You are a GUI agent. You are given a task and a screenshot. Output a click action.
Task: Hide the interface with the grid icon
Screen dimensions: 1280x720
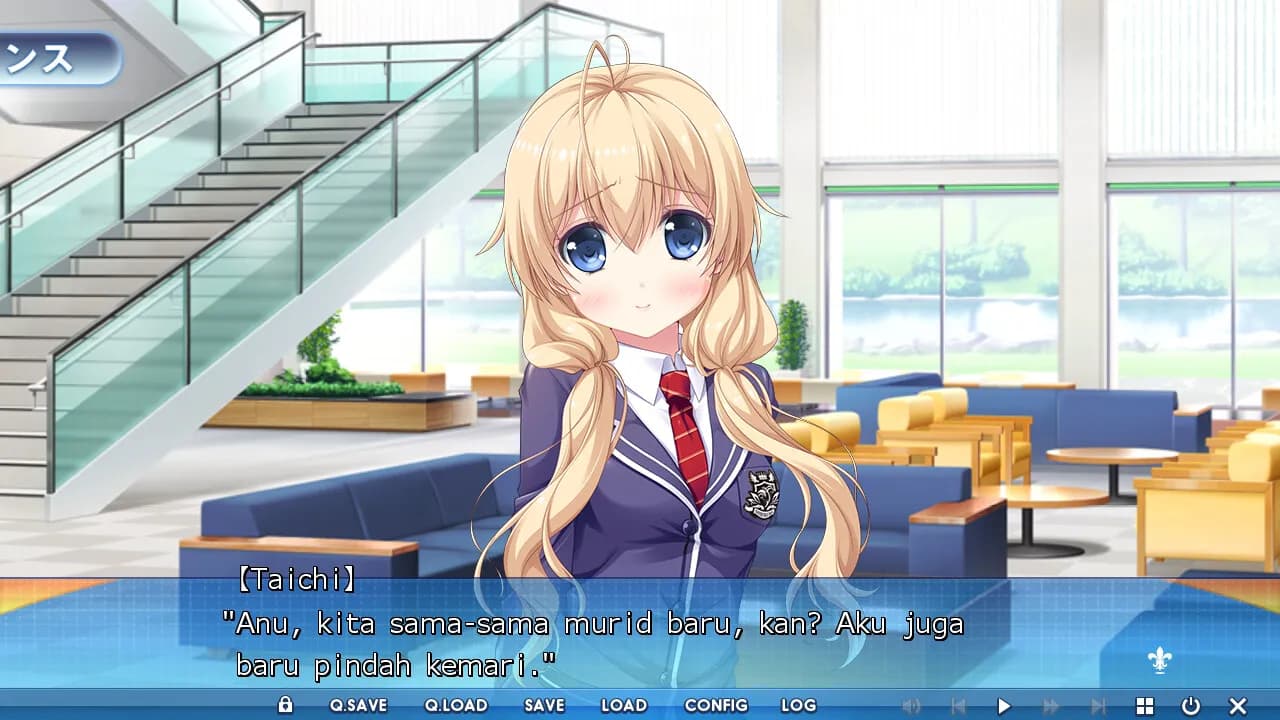tap(1146, 706)
